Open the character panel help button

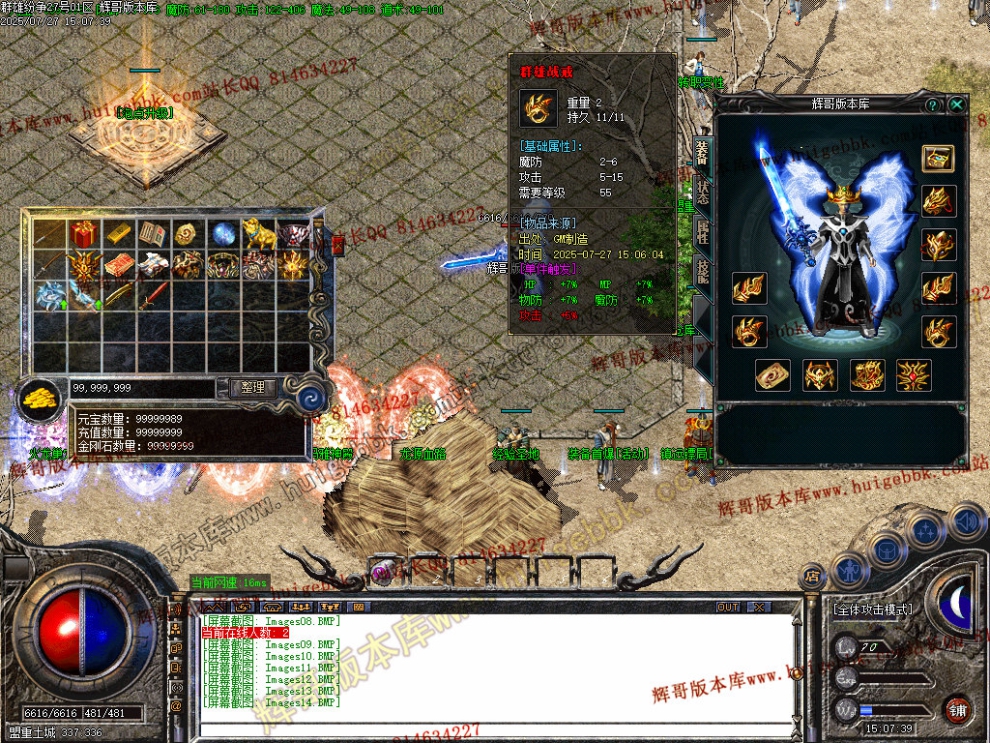932,104
